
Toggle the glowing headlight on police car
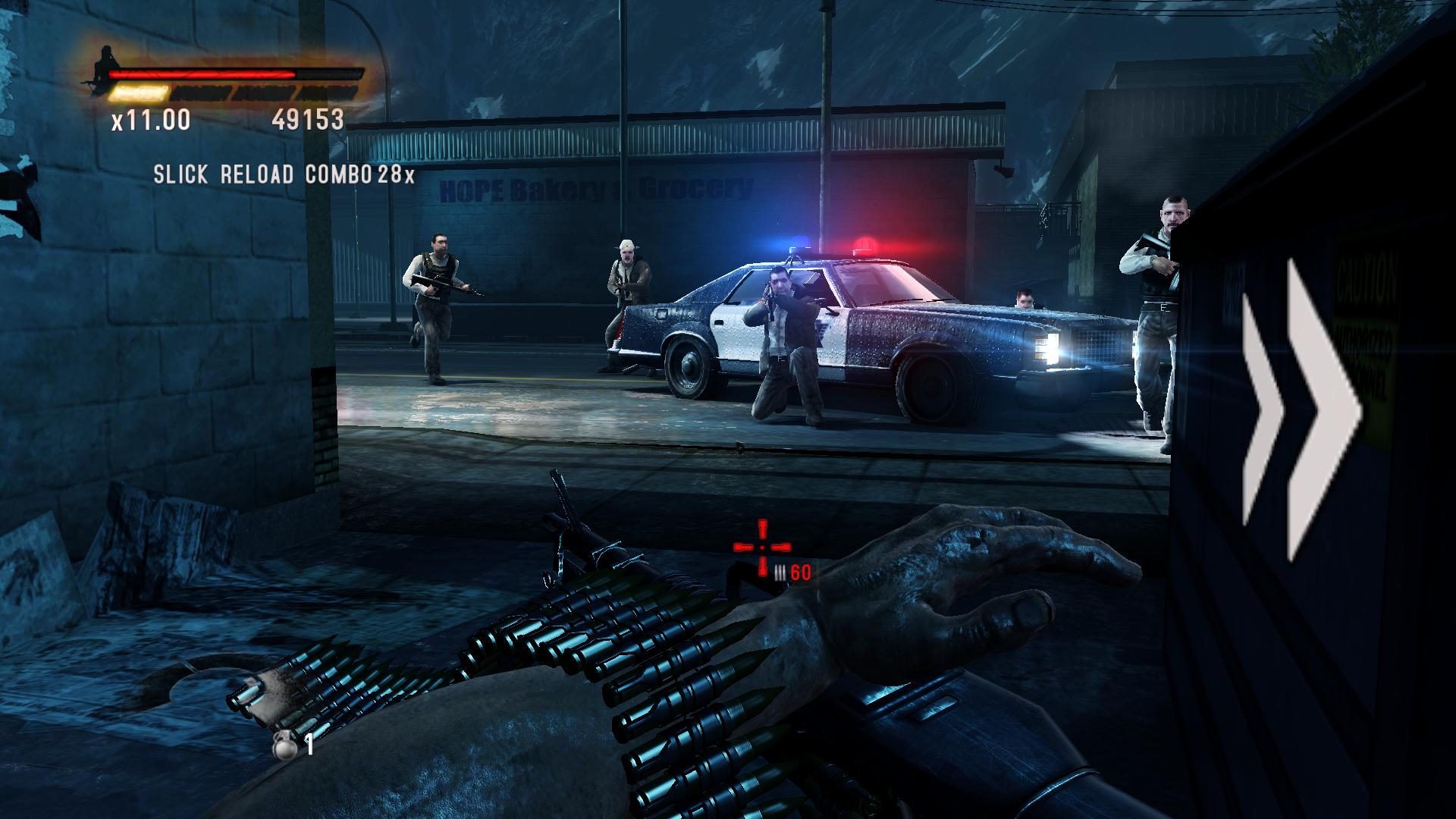pos(1054,347)
